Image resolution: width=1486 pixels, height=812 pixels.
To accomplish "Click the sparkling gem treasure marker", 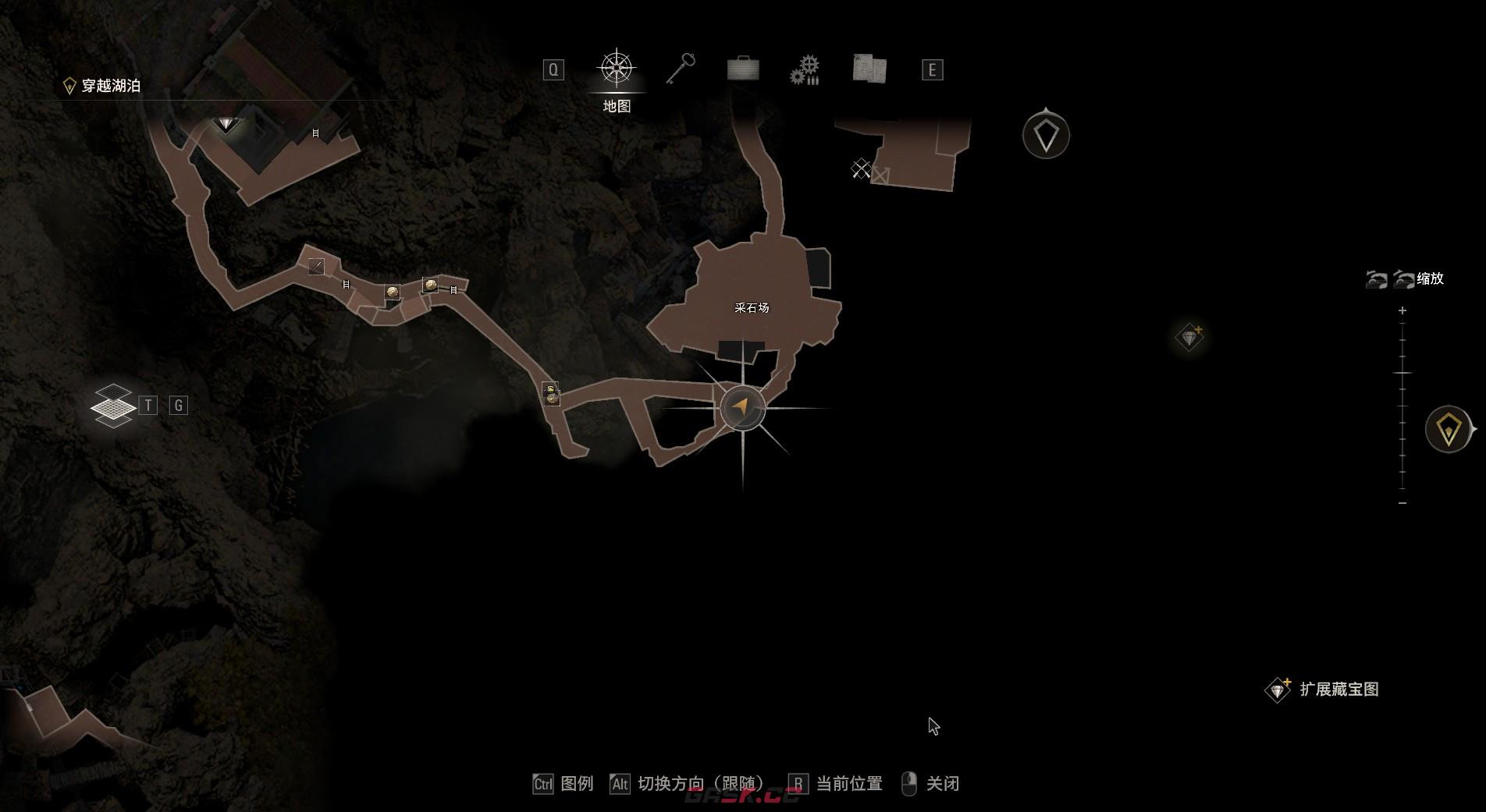I will pyautogui.click(x=1189, y=338).
